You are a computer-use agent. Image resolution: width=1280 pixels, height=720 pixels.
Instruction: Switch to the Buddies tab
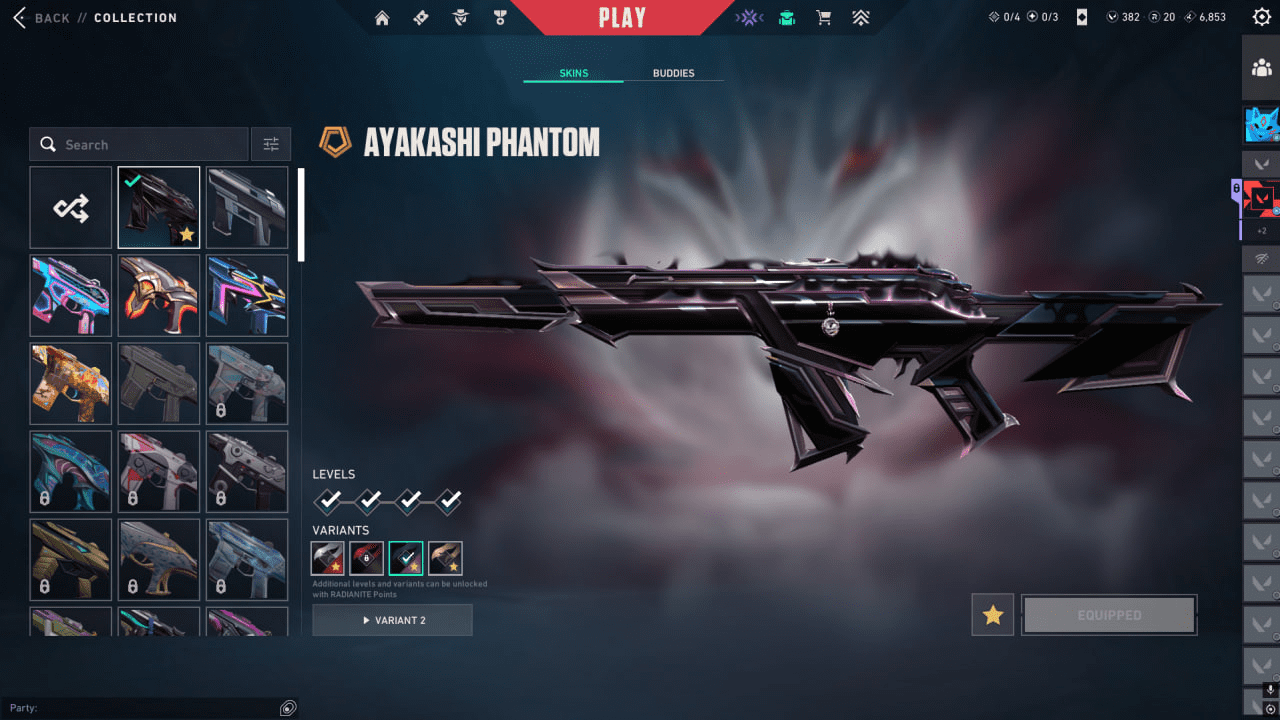[673, 73]
